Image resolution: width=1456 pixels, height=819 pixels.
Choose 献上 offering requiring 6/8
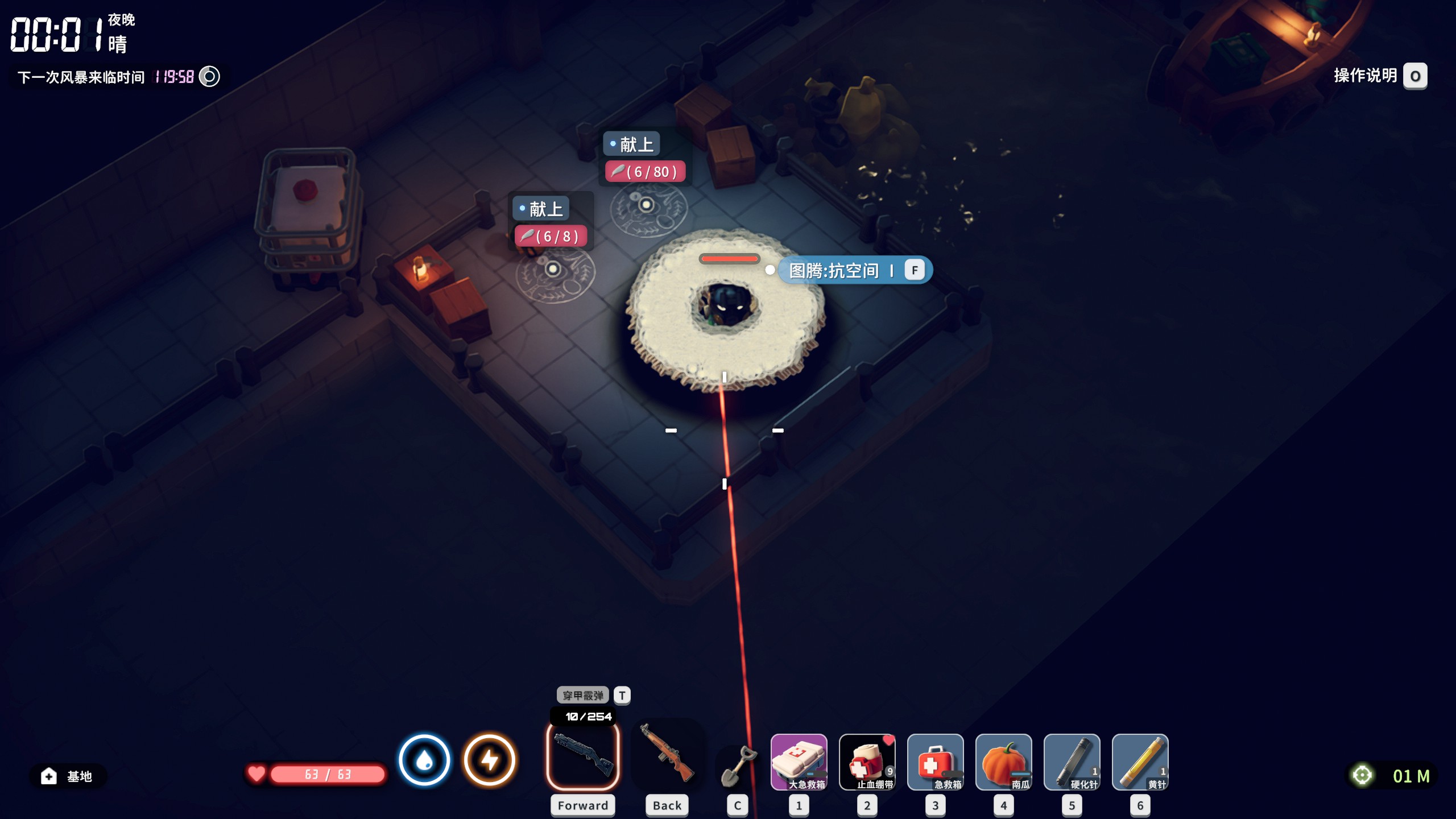tap(545, 209)
